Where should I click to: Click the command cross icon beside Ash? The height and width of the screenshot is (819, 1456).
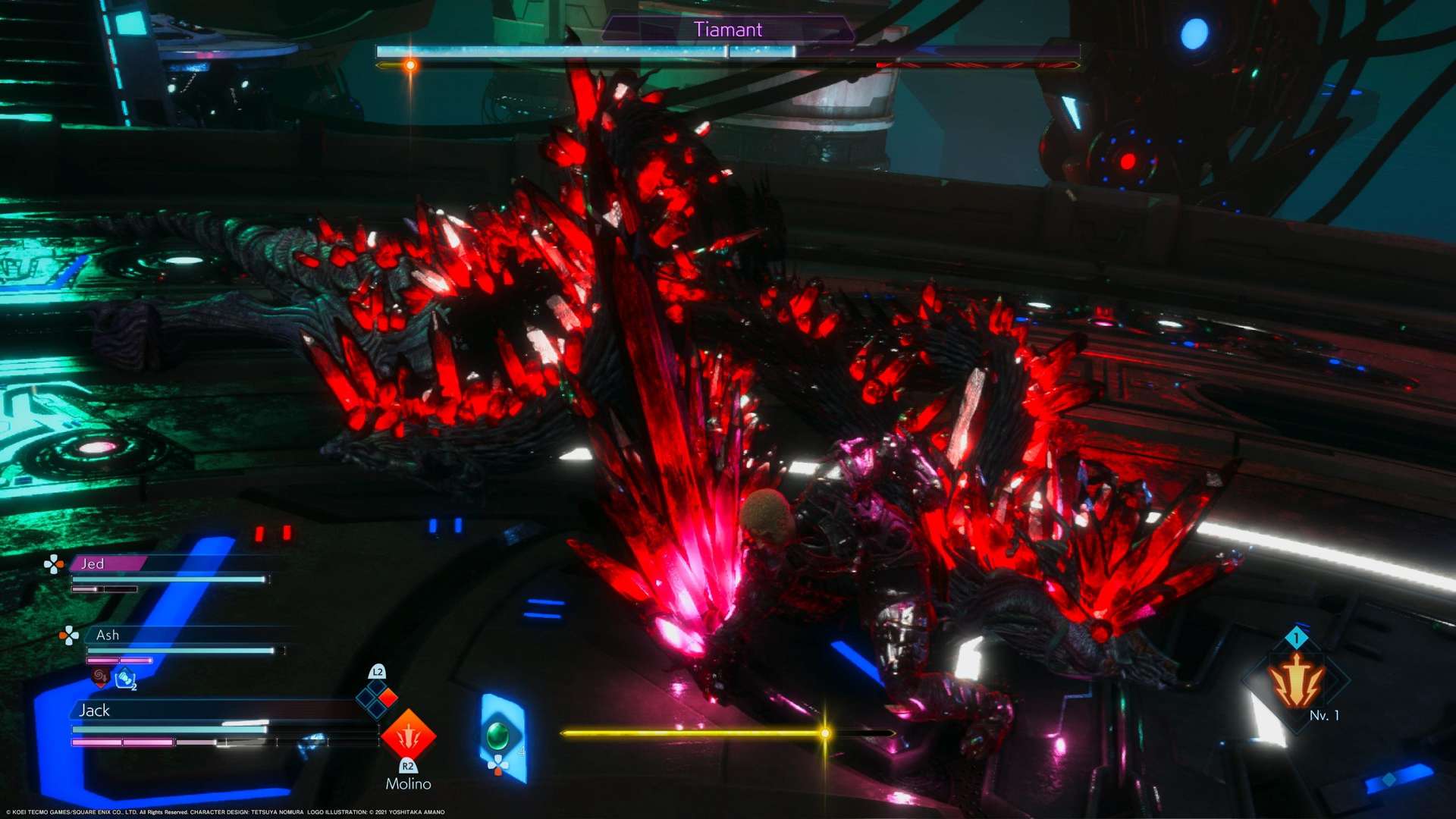pos(69,635)
